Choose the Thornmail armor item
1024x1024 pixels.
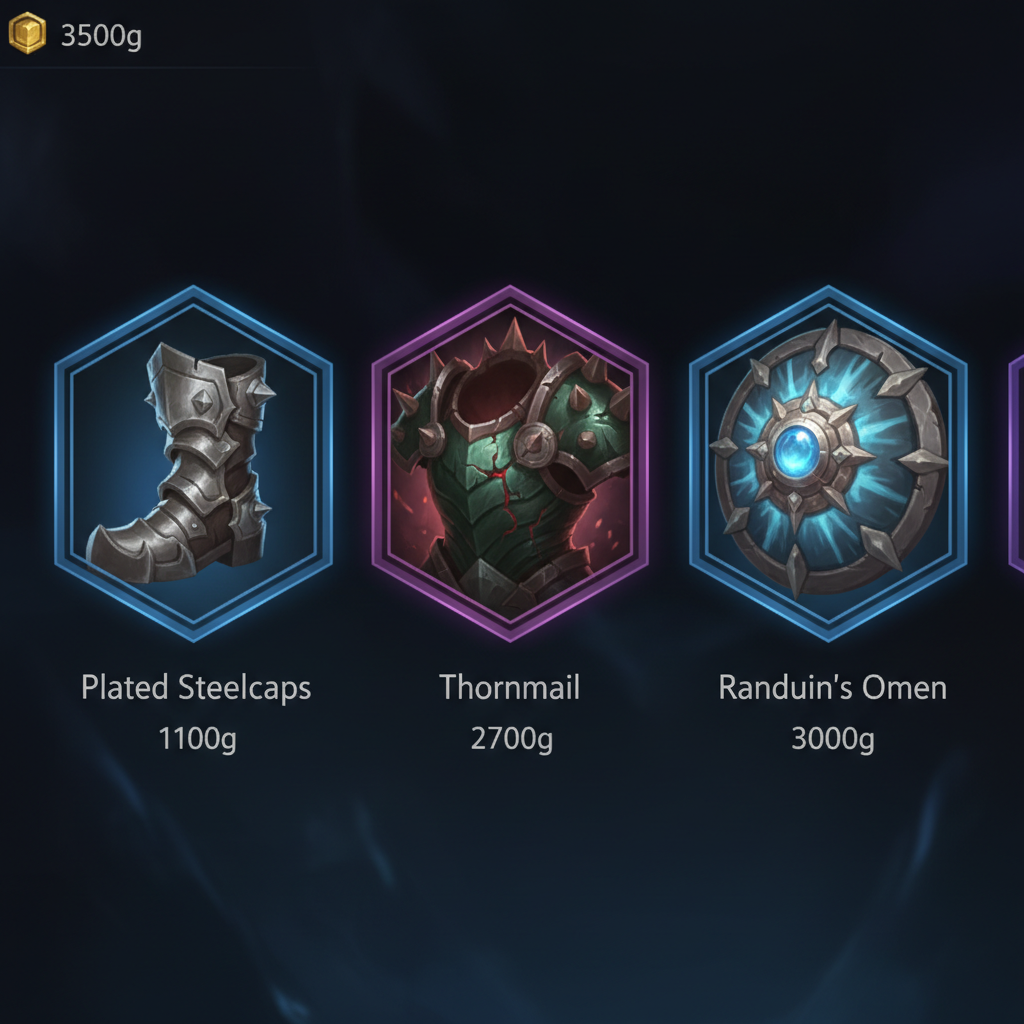(510, 463)
